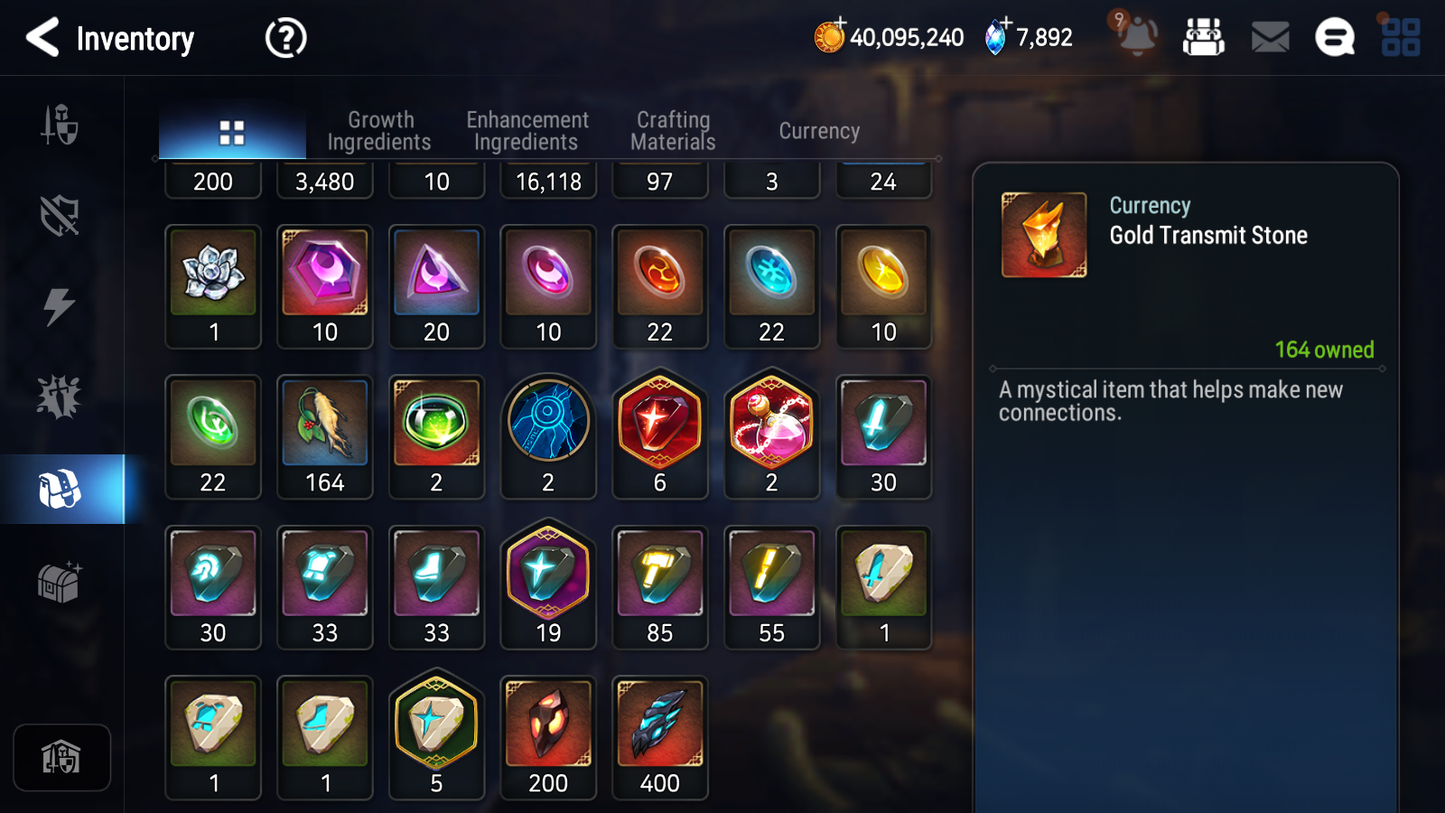Viewport: 1445px width, 813px height.
Task: Select the sword and shield sidebar icon
Action: pos(61,123)
